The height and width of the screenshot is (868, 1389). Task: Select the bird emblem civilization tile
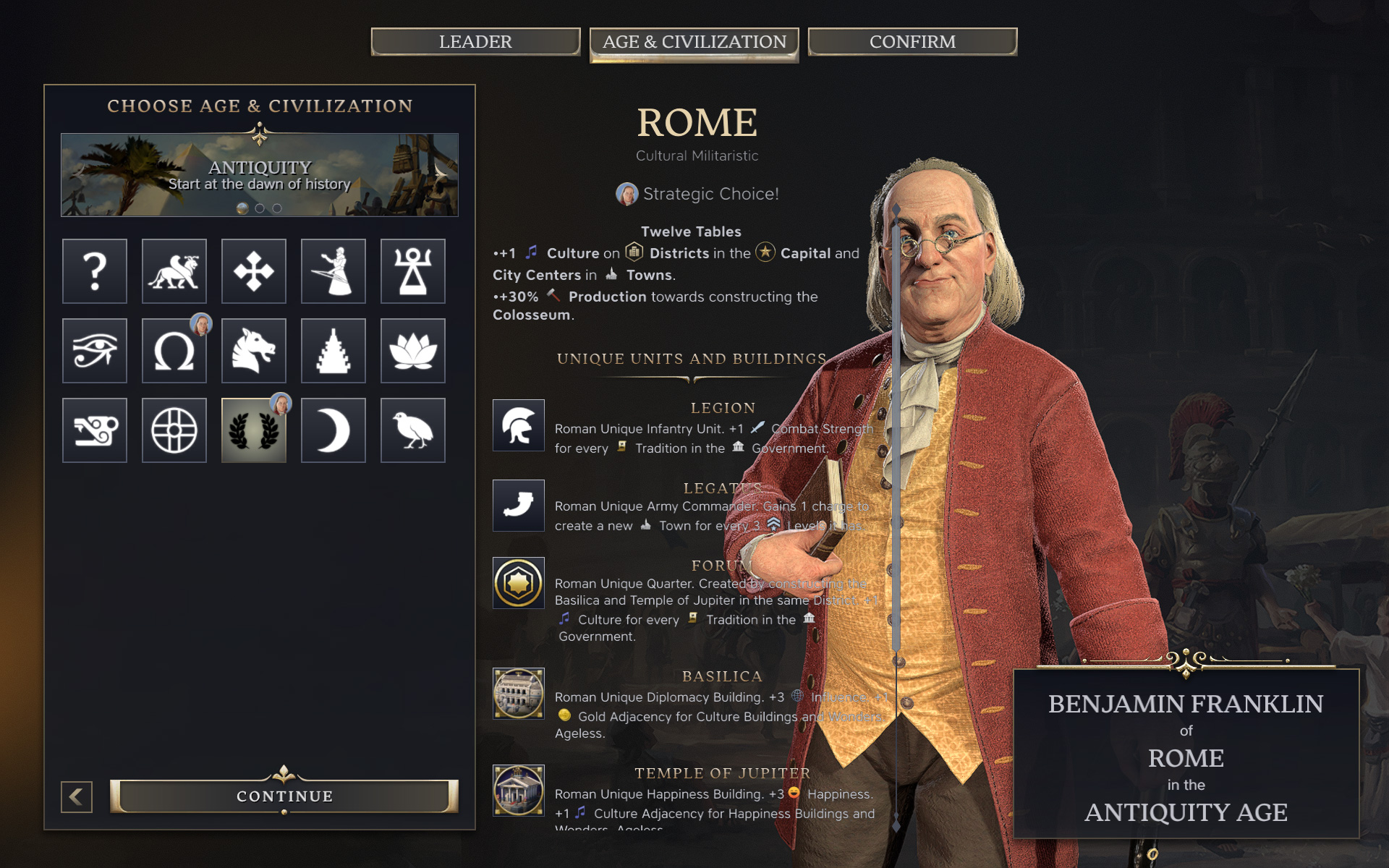[x=413, y=430]
